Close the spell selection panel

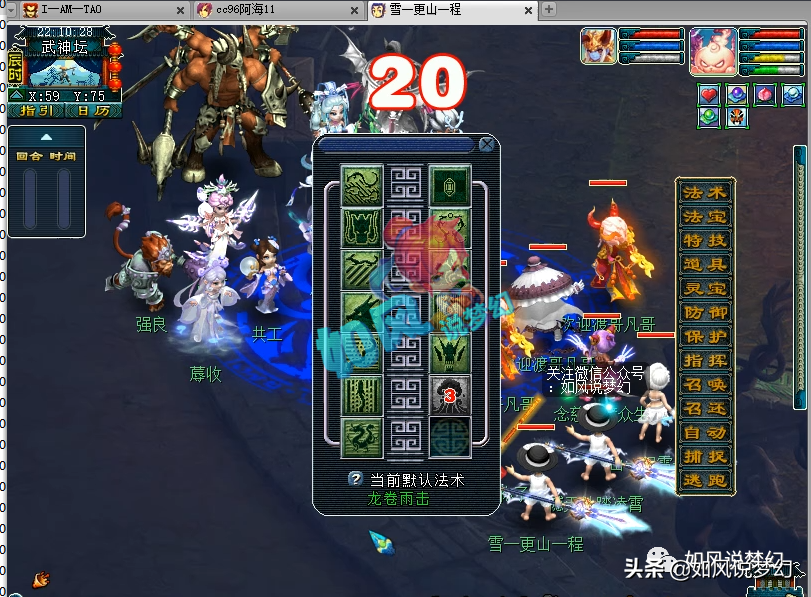tap(486, 144)
